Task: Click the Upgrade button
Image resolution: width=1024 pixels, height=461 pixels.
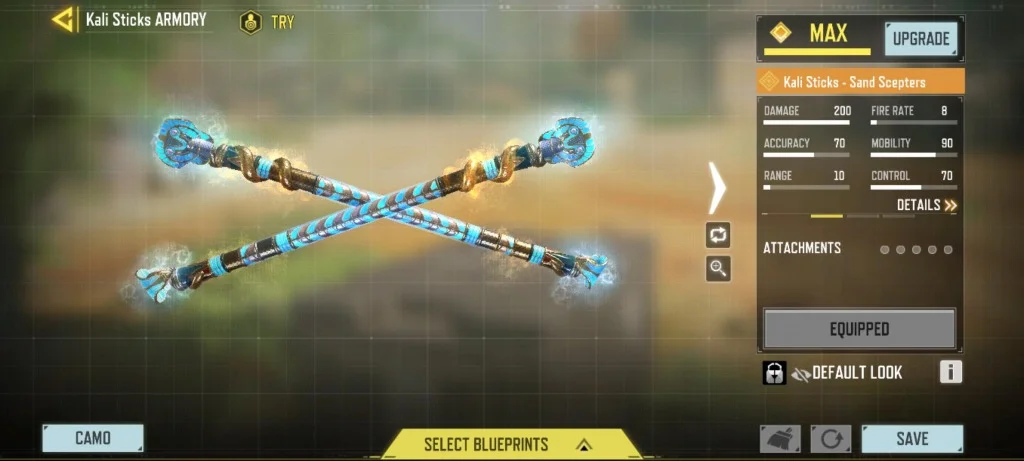Action: coord(921,39)
